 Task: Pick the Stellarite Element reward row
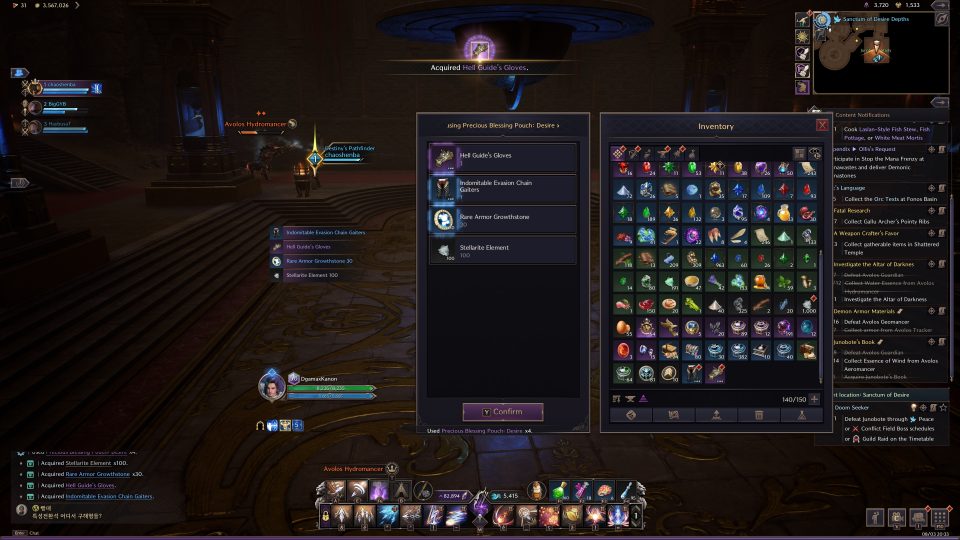click(503, 250)
